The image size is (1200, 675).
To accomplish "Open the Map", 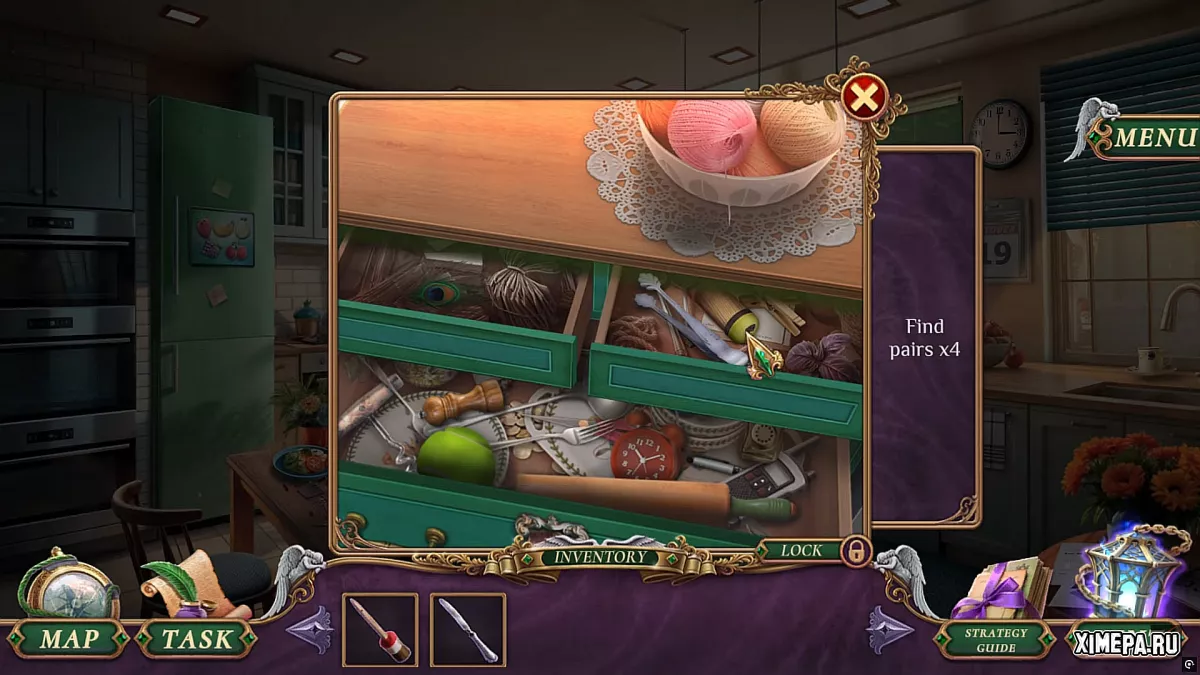I will tap(68, 639).
